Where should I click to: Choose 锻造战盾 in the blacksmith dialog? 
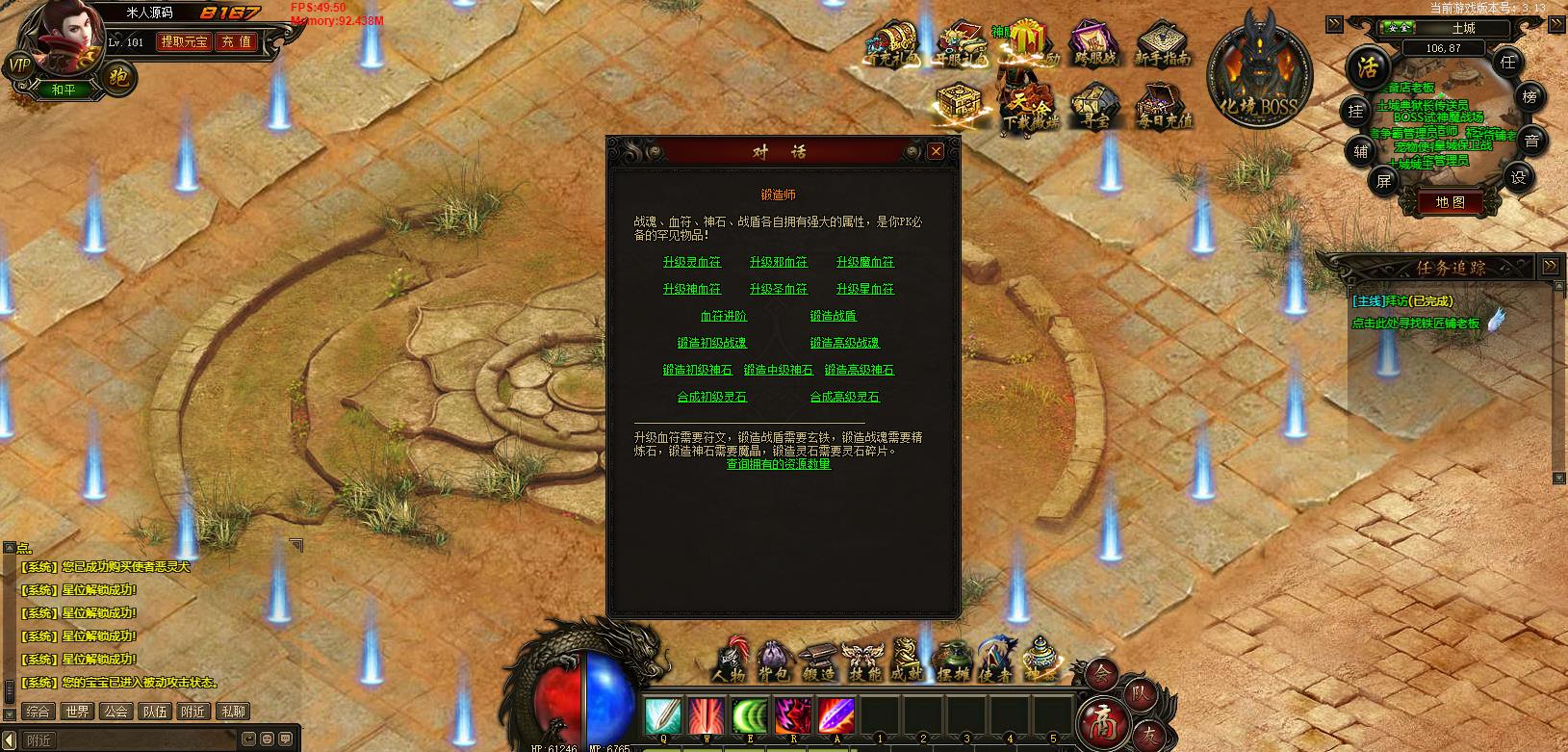(x=833, y=316)
